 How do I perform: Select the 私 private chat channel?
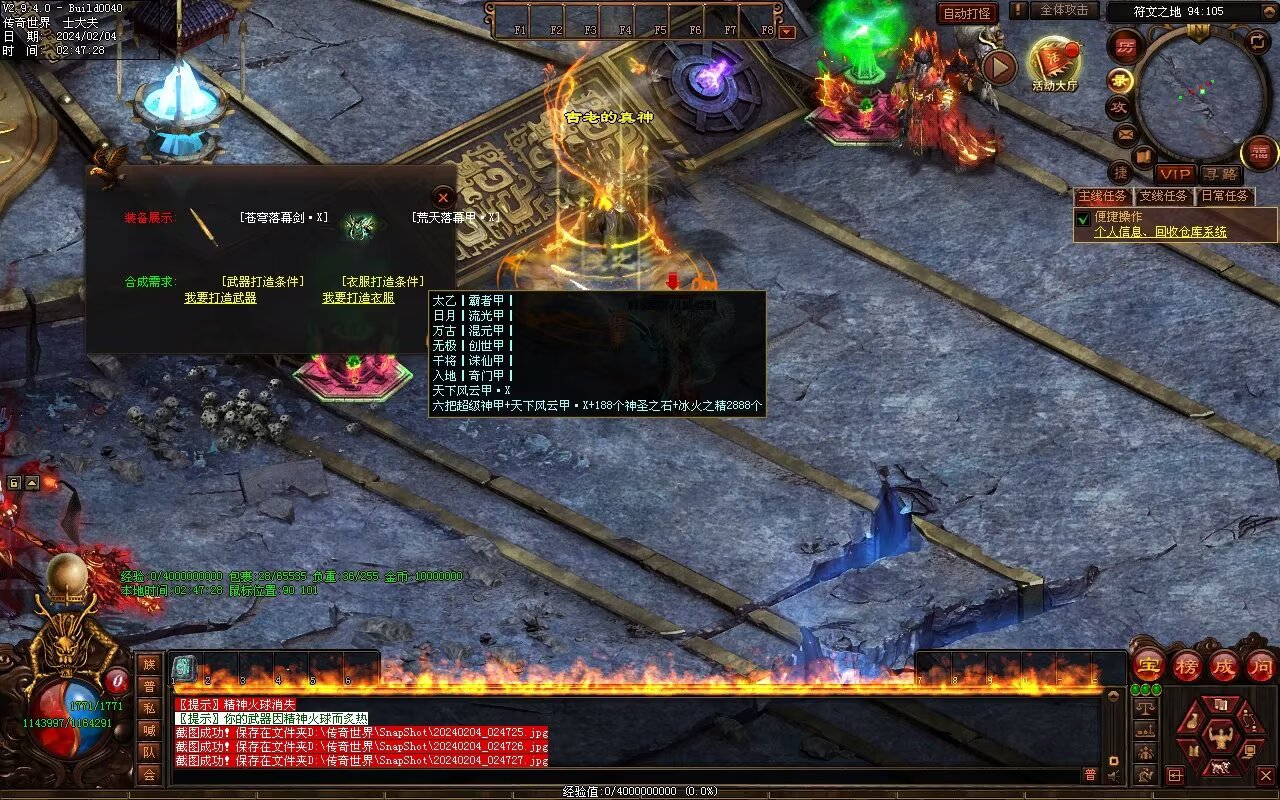point(149,708)
